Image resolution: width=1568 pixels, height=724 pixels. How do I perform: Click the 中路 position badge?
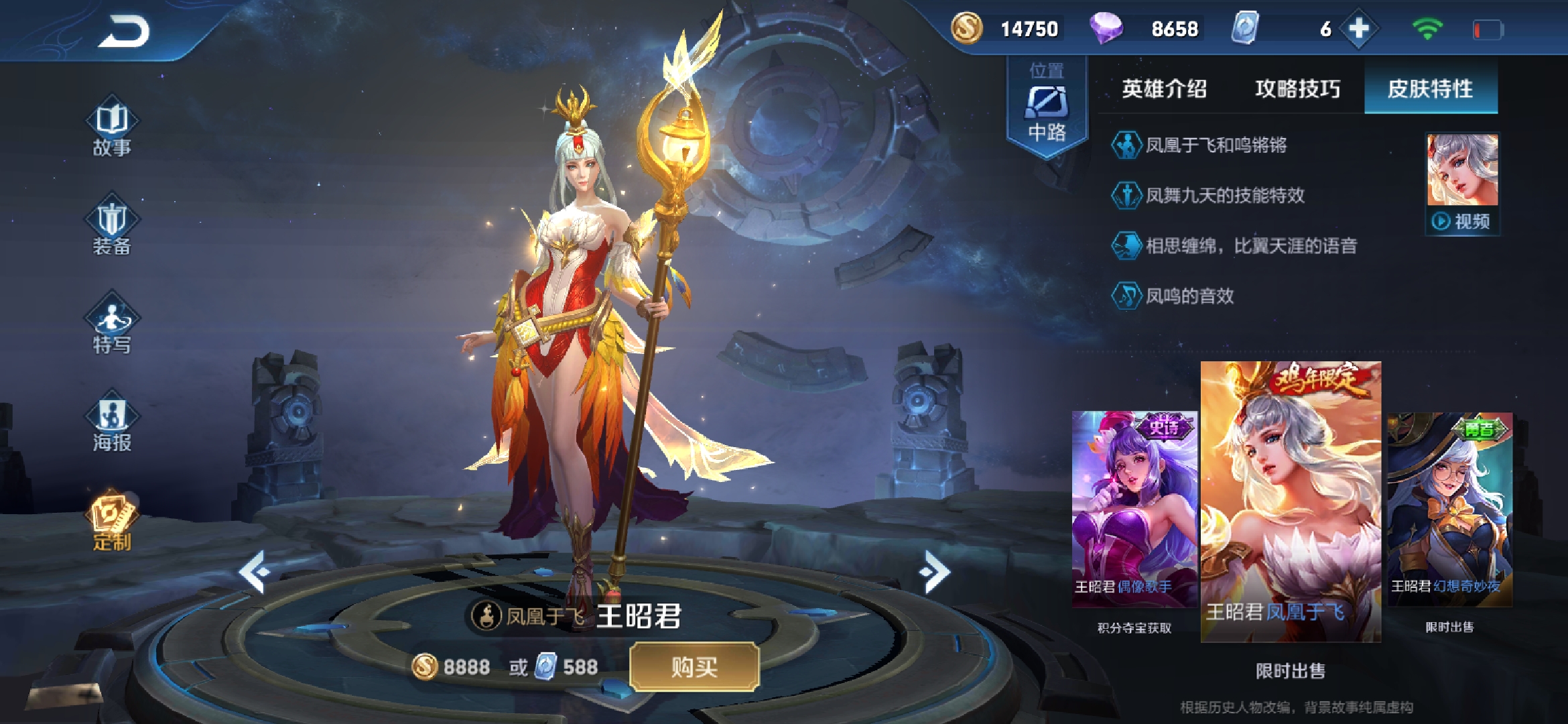click(x=1047, y=107)
